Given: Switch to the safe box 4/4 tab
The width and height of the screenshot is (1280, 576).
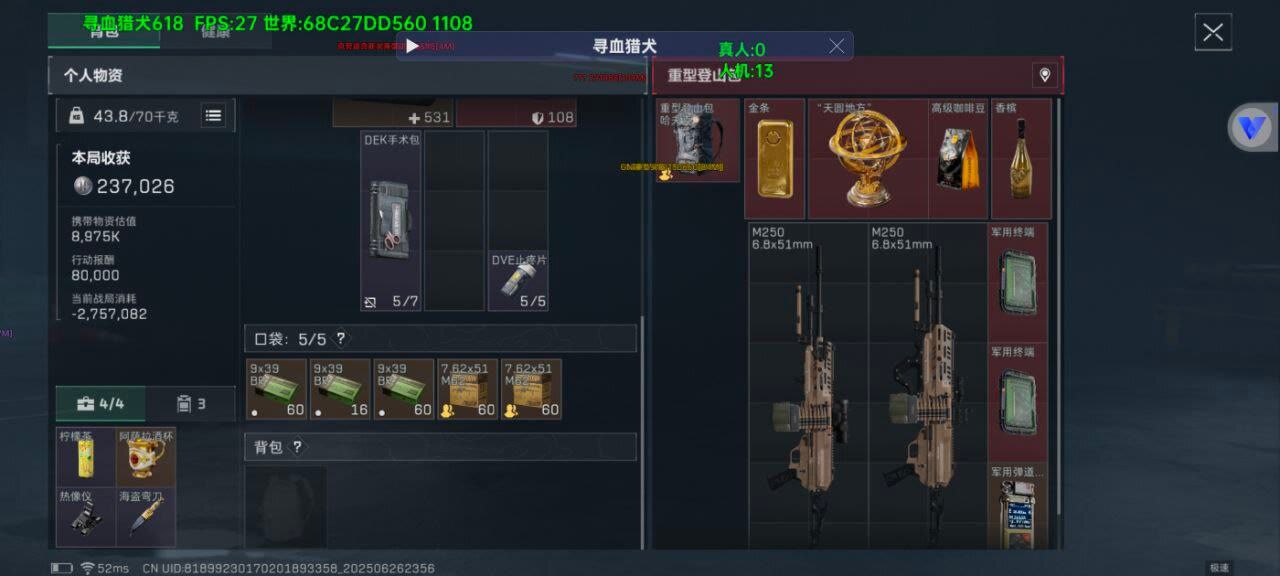Looking at the screenshot, I should pyautogui.click(x=100, y=404).
